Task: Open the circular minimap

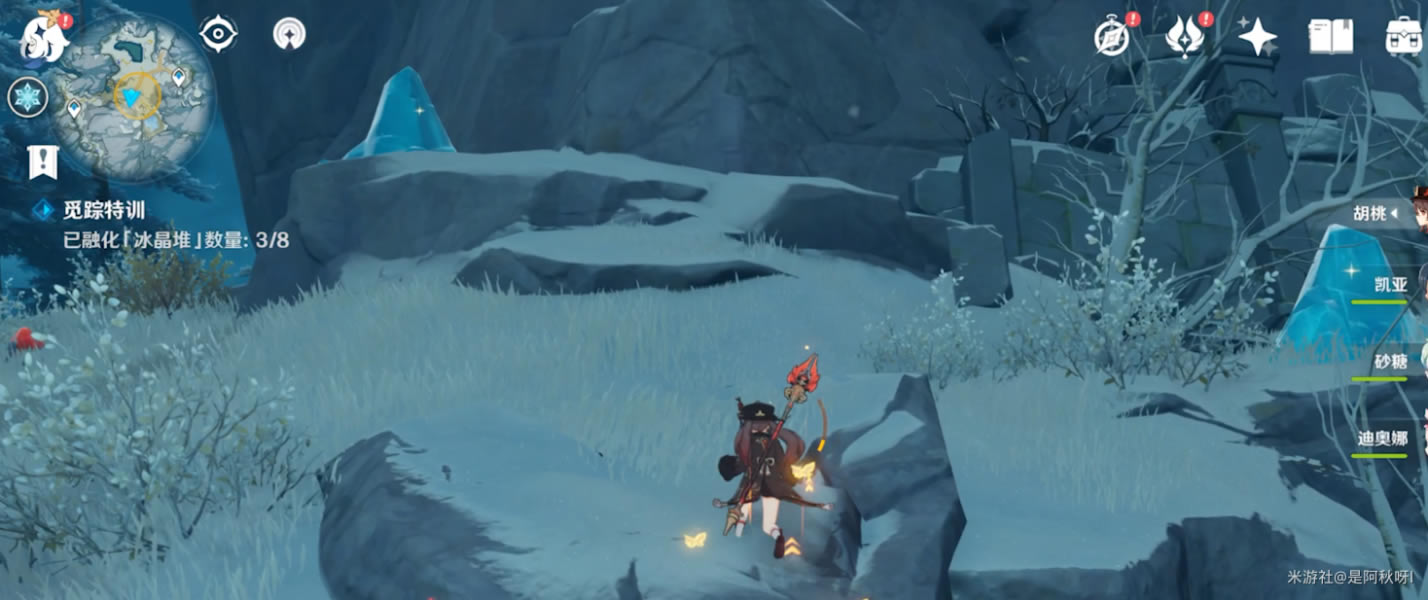Action: coord(133,96)
